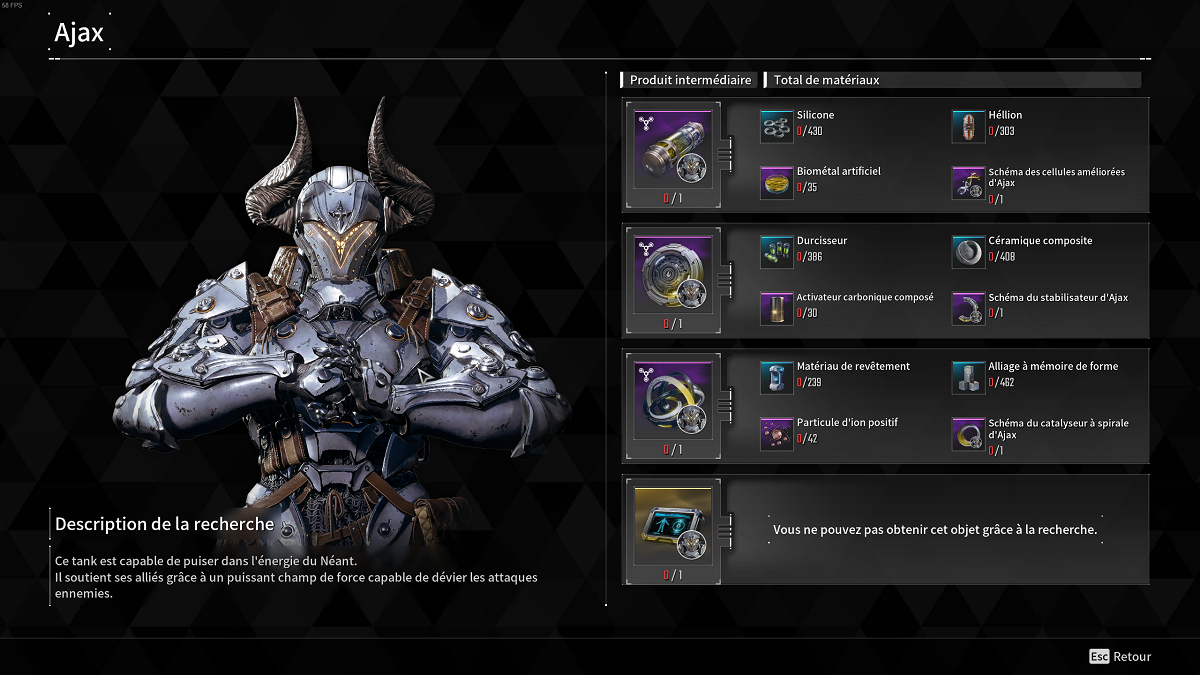This screenshot has height=675, width=1200.
Task: Open the Total de matériaux tab
Action: (x=826, y=80)
